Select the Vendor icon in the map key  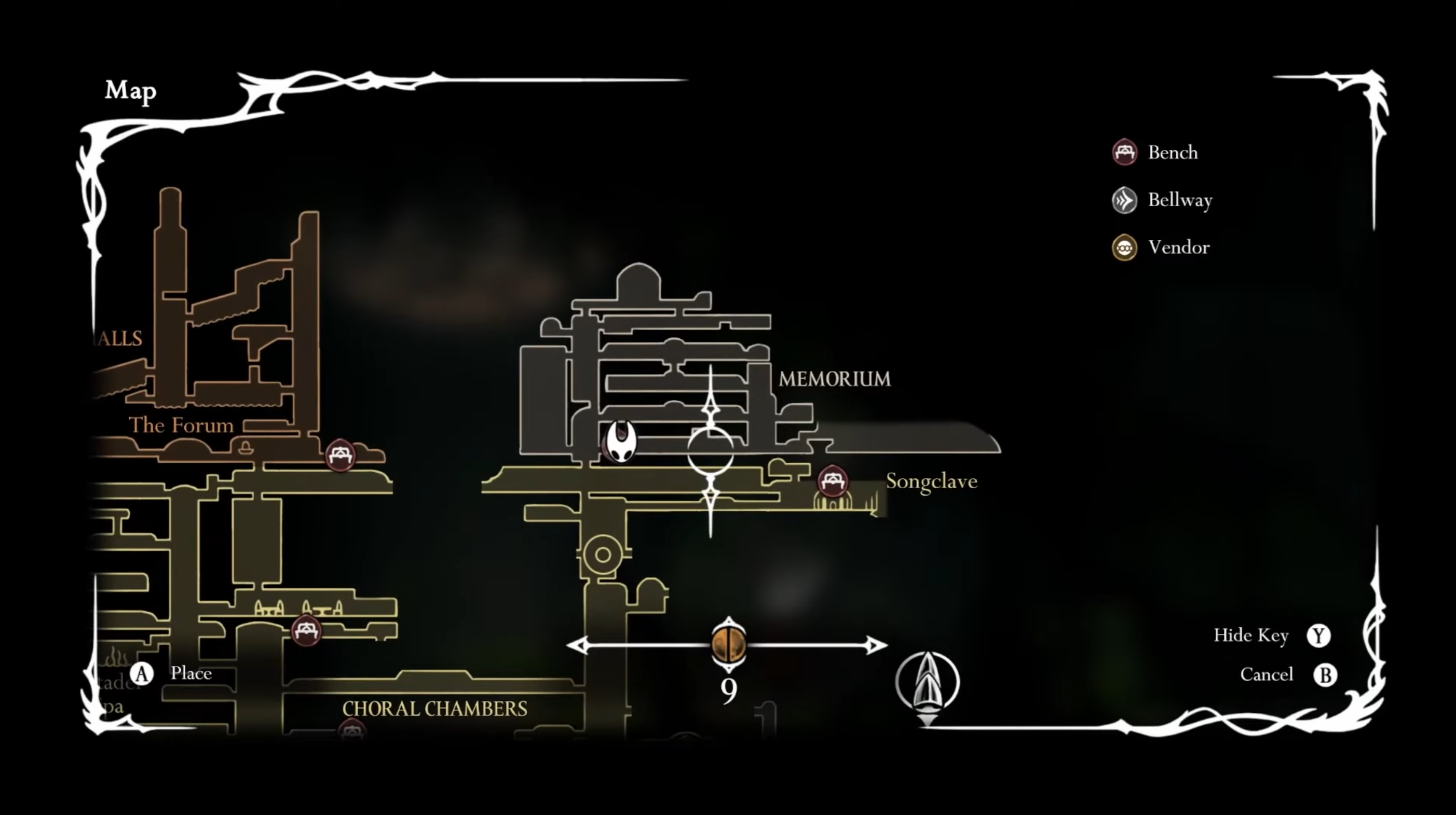pos(1124,247)
